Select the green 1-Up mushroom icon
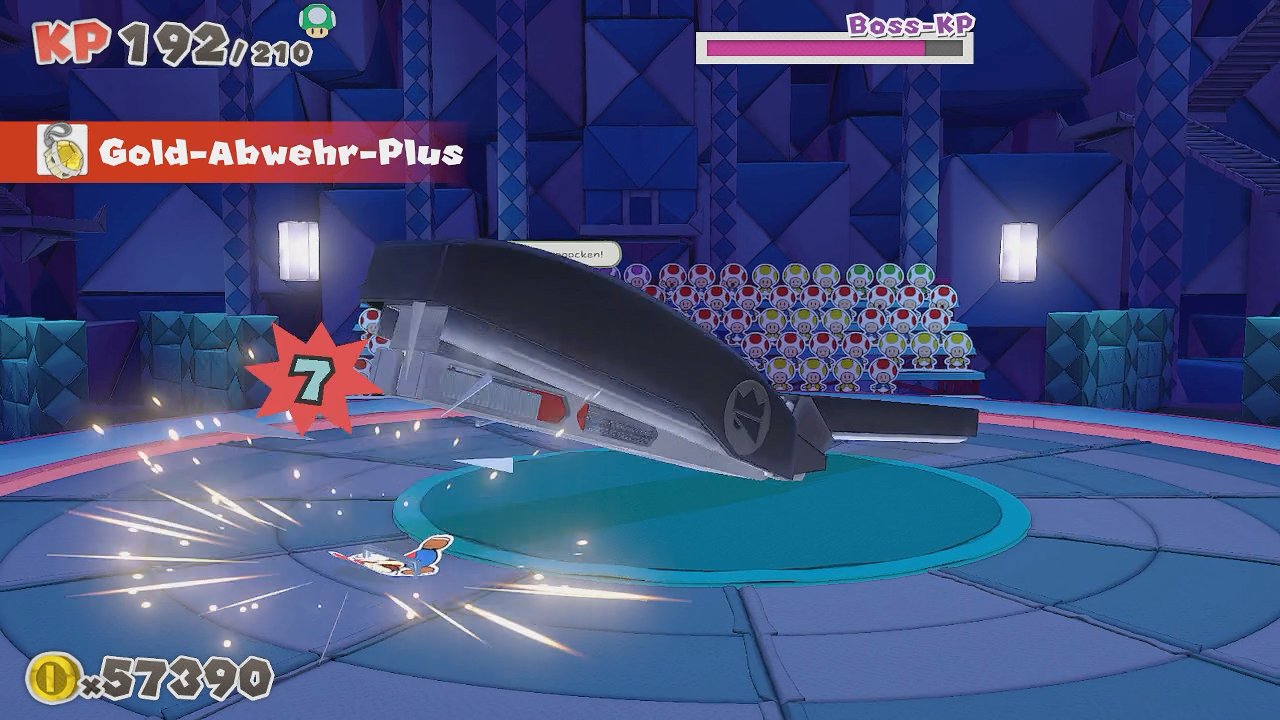1280x720 pixels. pyautogui.click(x=316, y=20)
